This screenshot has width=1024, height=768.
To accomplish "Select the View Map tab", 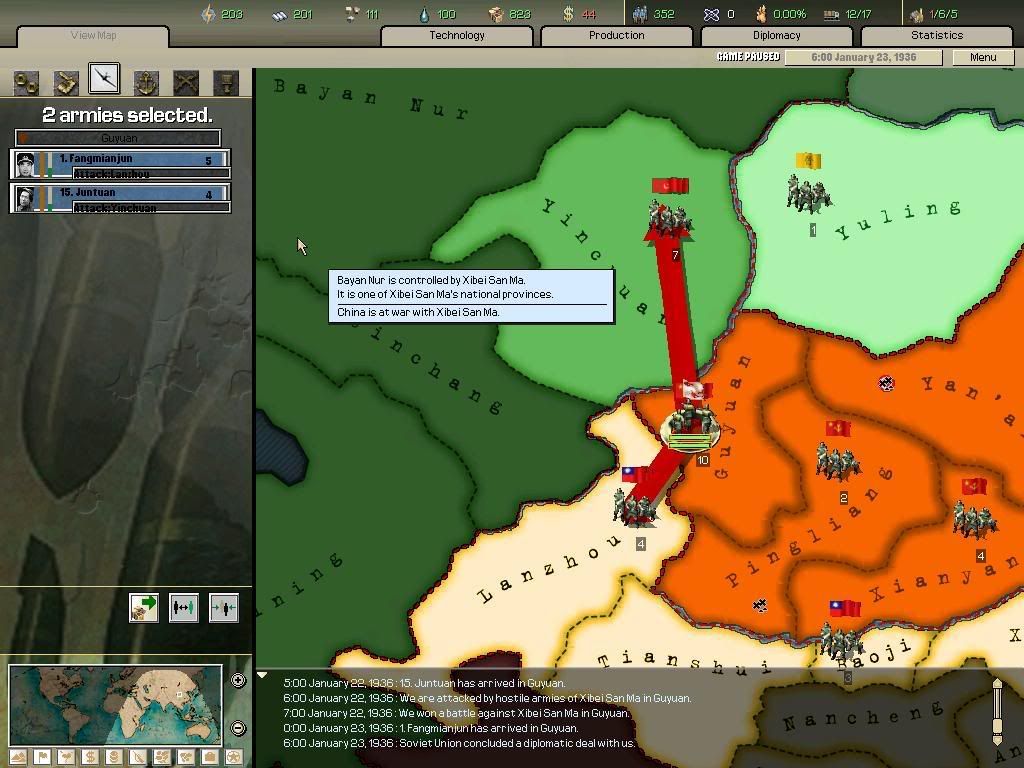I will coord(93,36).
